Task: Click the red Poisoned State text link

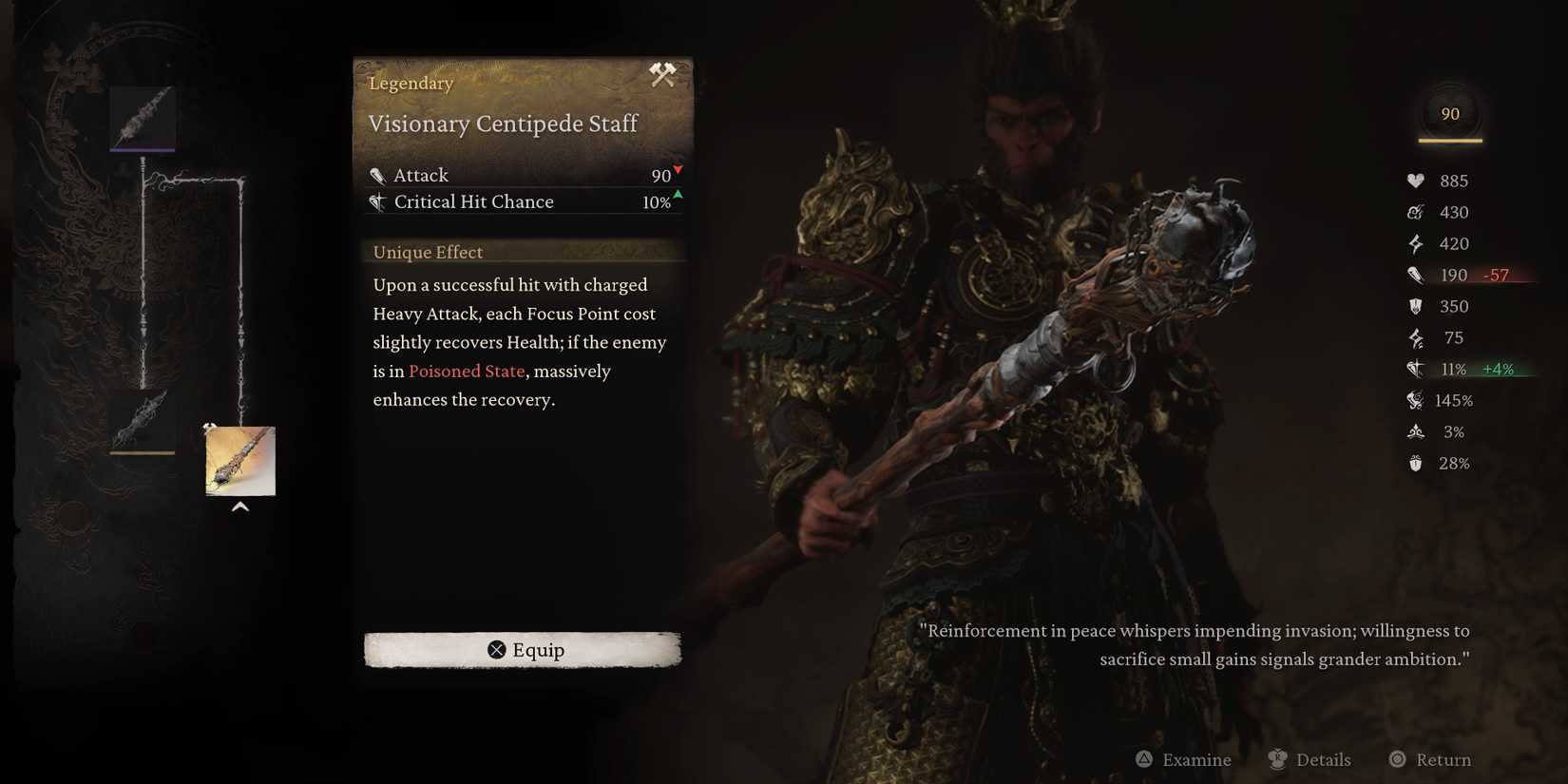Action: point(466,372)
